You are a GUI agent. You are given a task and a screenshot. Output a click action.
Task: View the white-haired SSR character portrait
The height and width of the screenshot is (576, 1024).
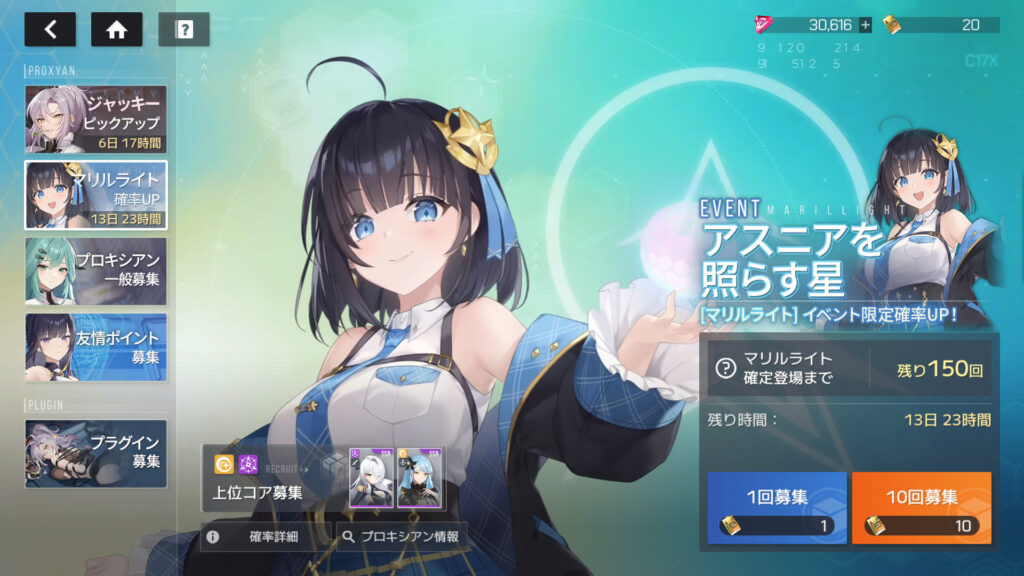pyautogui.click(x=371, y=478)
